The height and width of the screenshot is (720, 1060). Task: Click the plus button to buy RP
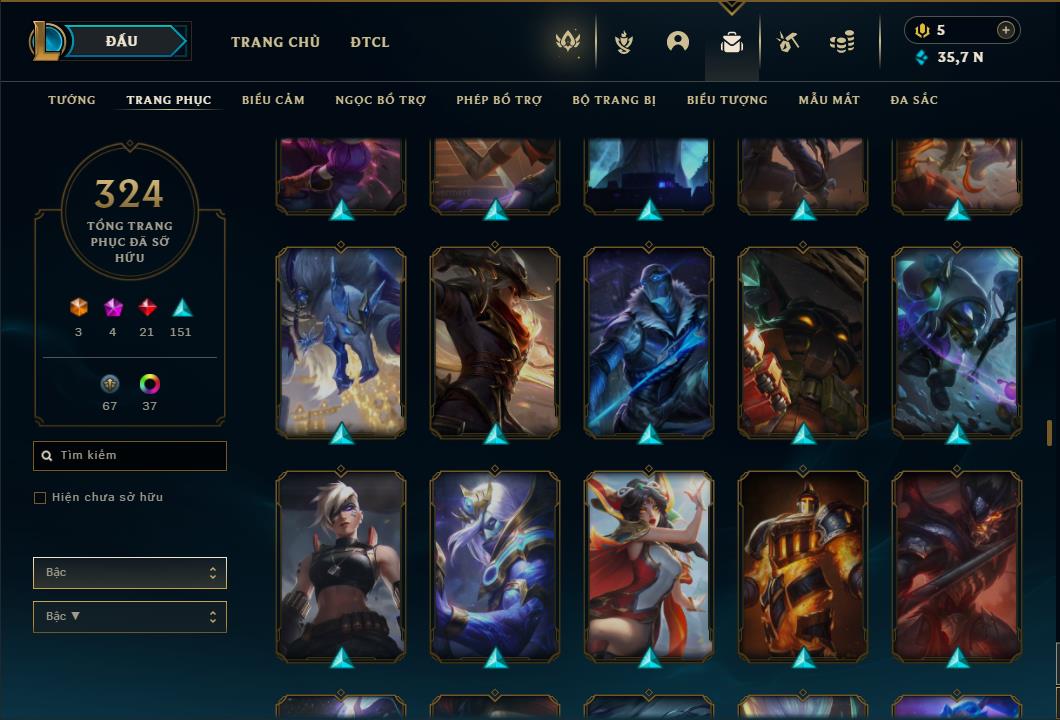[x=1006, y=30]
